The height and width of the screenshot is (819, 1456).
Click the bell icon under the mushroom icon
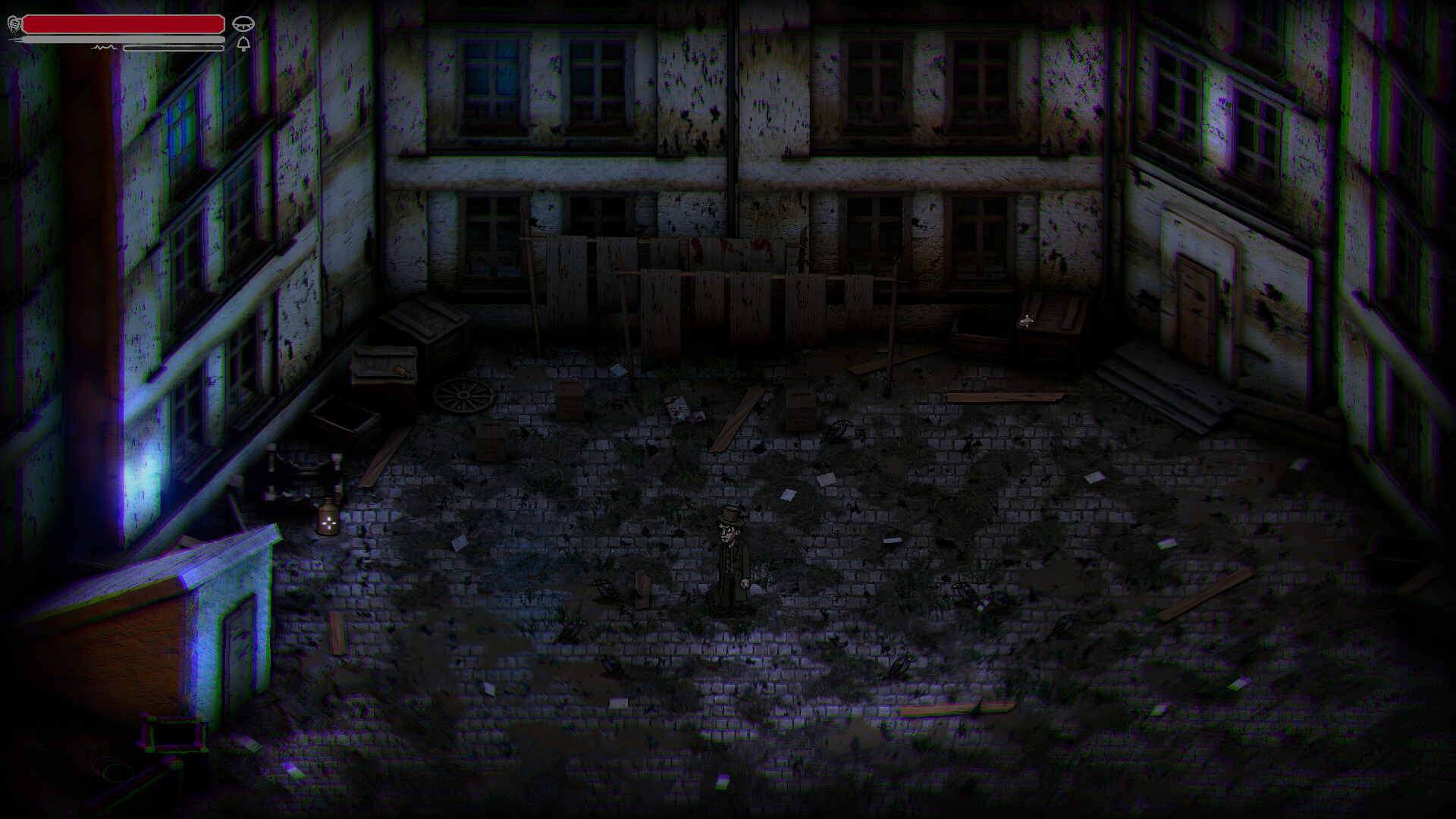pyautogui.click(x=243, y=43)
